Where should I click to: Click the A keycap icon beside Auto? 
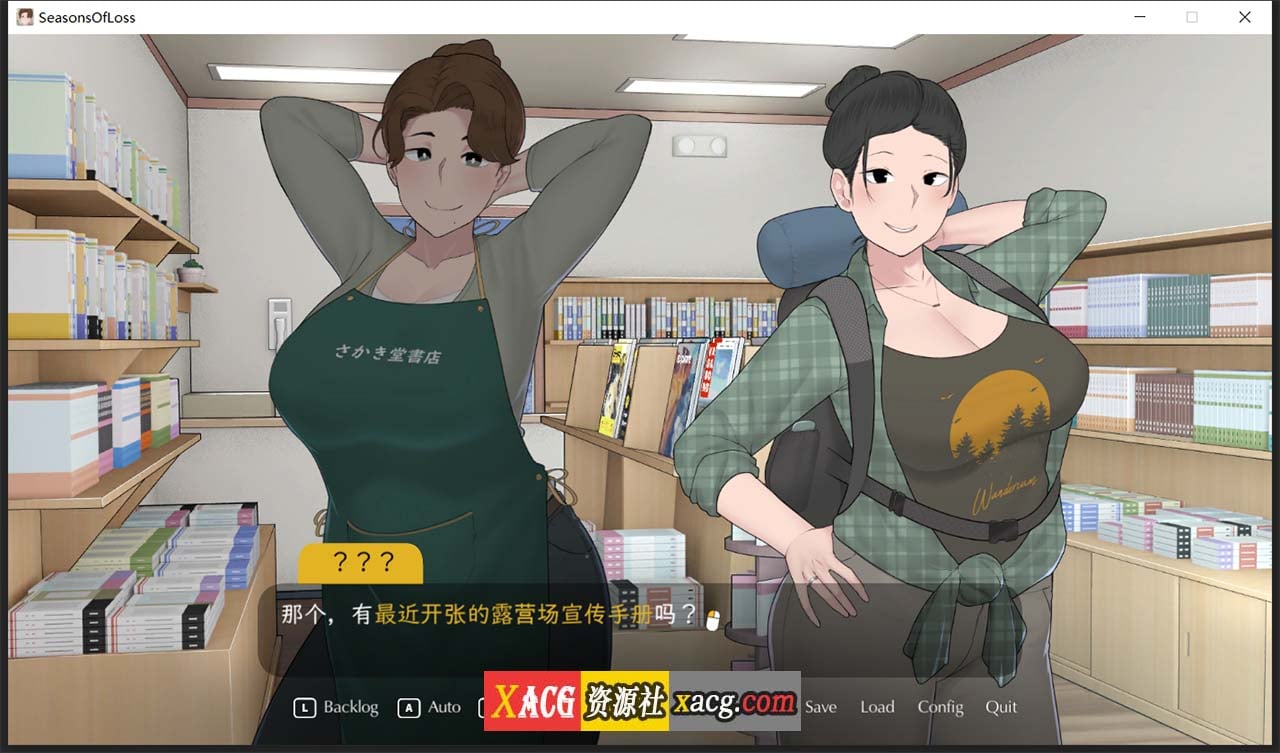pyautogui.click(x=407, y=707)
